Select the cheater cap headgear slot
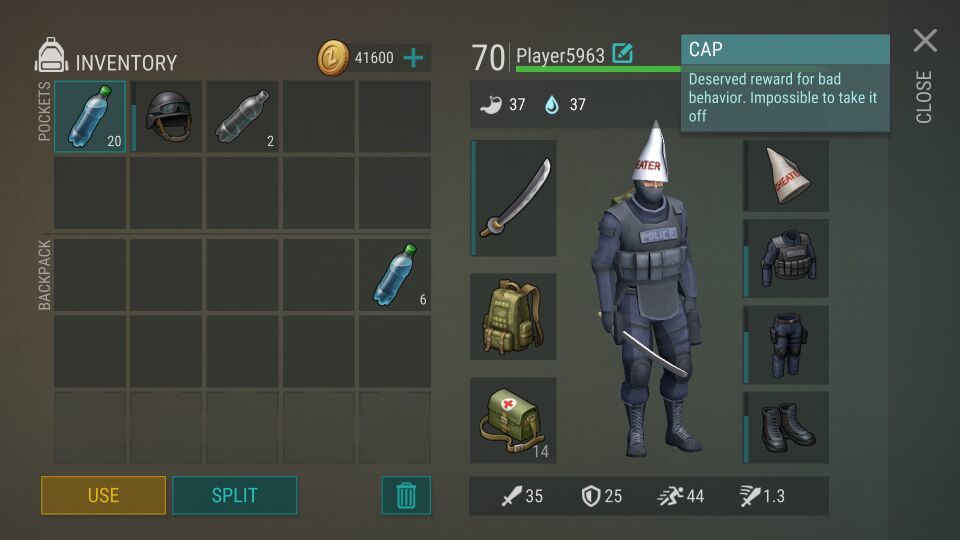960x540 pixels. click(x=787, y=176)
